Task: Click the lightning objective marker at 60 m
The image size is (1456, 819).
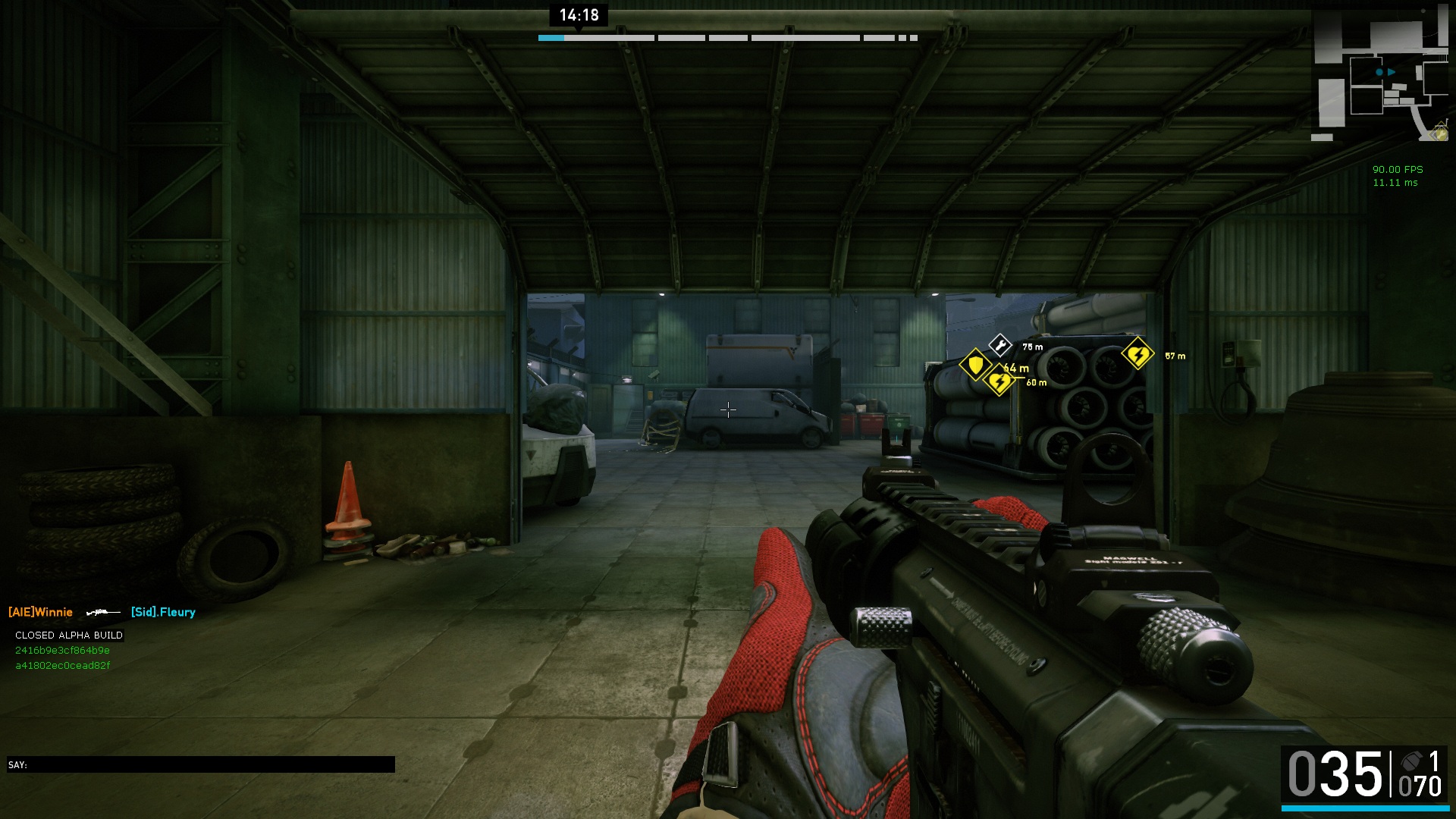Action: pyautogui.click(x=999, y=381)
